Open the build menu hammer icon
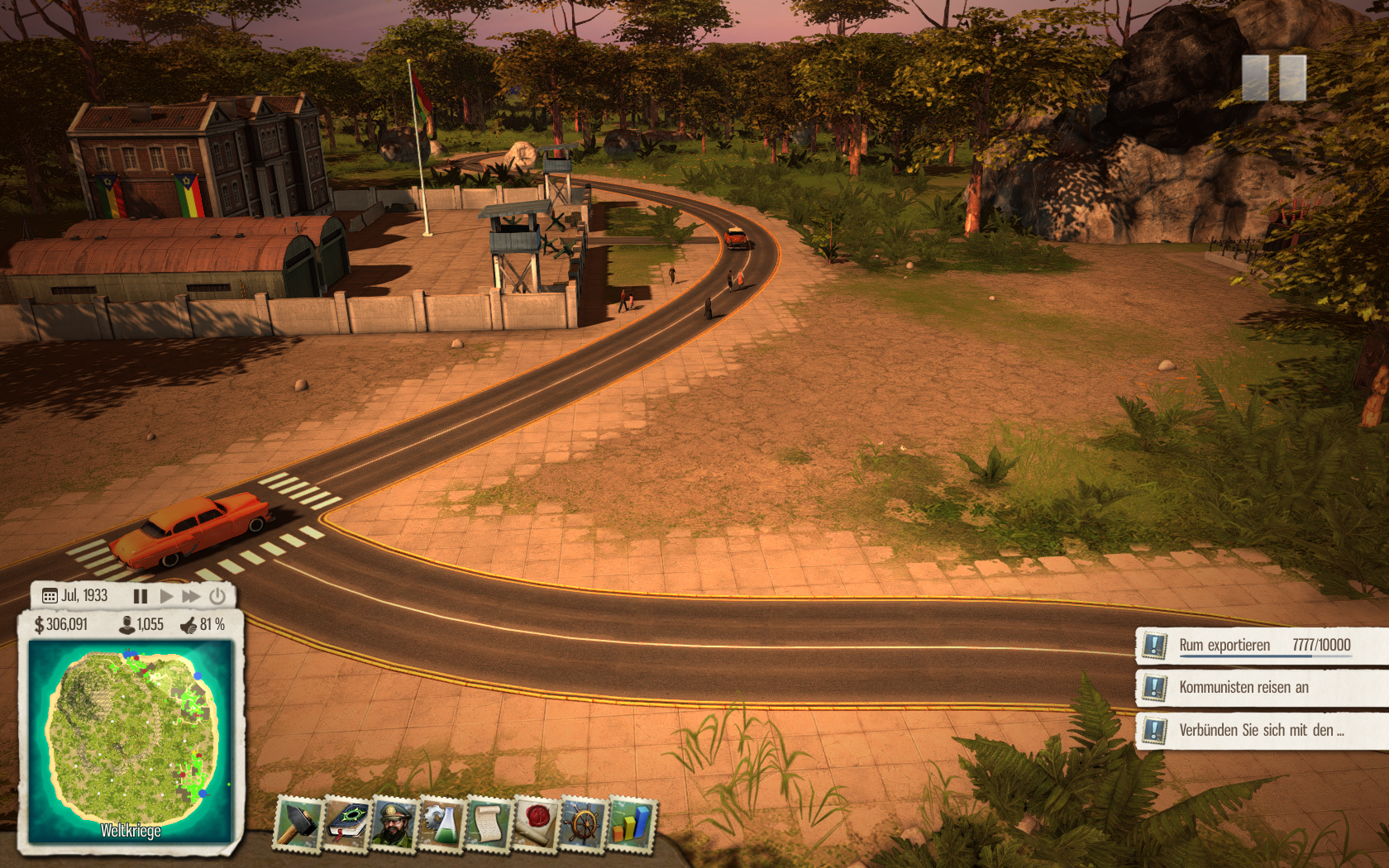The height and width of the screenshot is (868, 1389). [x=298, y=823]
